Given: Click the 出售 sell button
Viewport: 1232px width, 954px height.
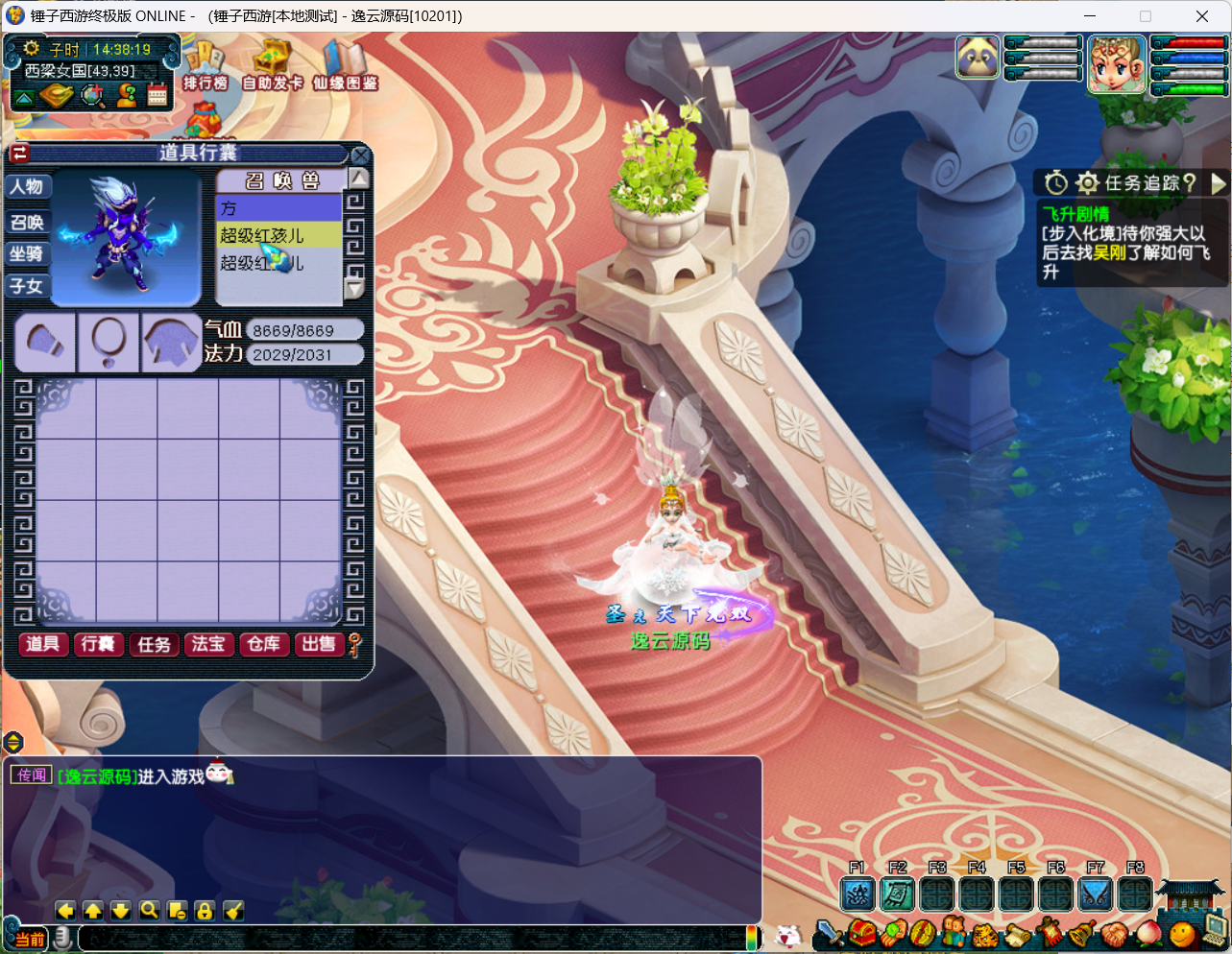Looking at the screenshot, I should pos(319,644).
